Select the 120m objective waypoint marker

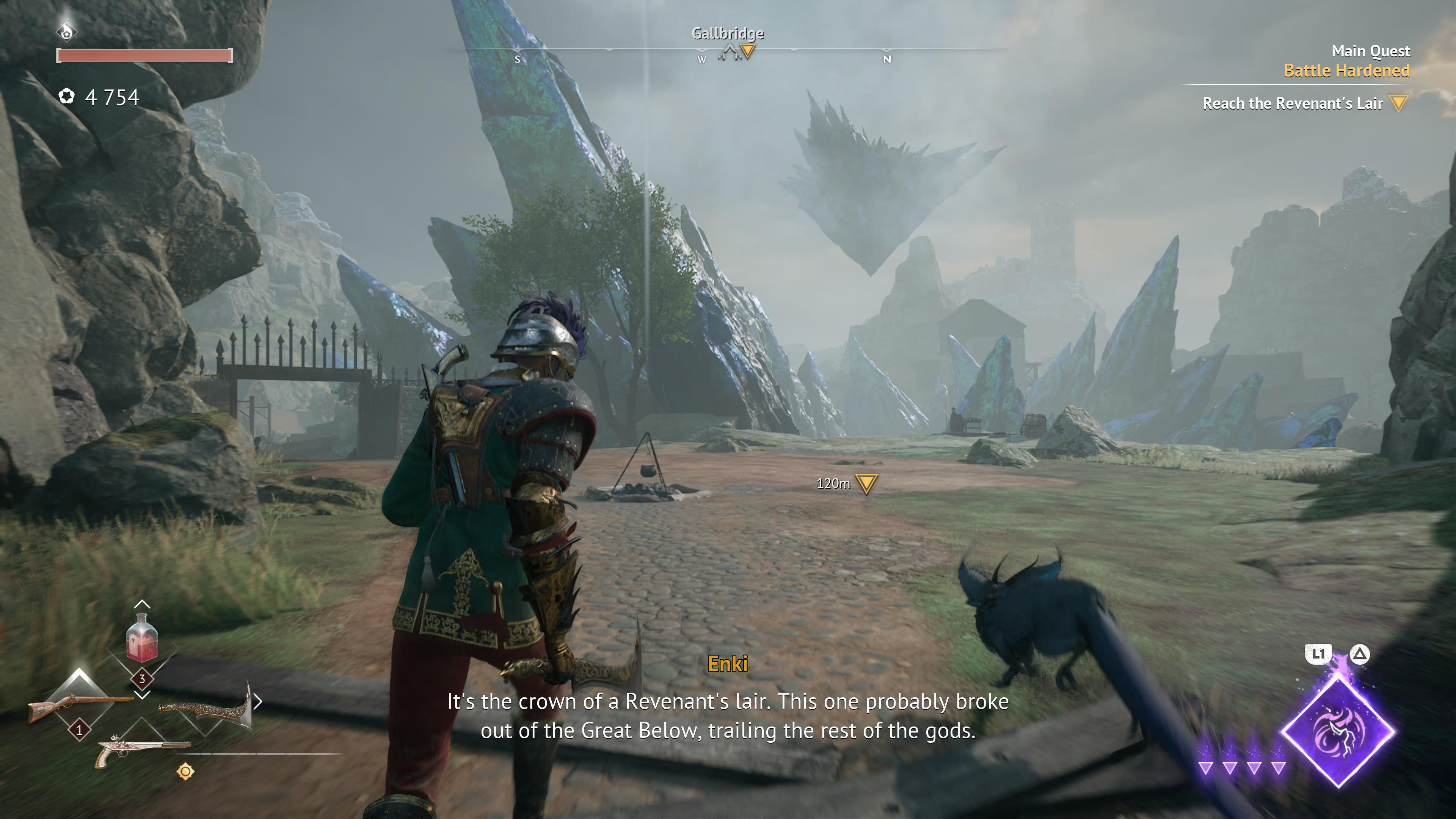(x=866, y=483)
